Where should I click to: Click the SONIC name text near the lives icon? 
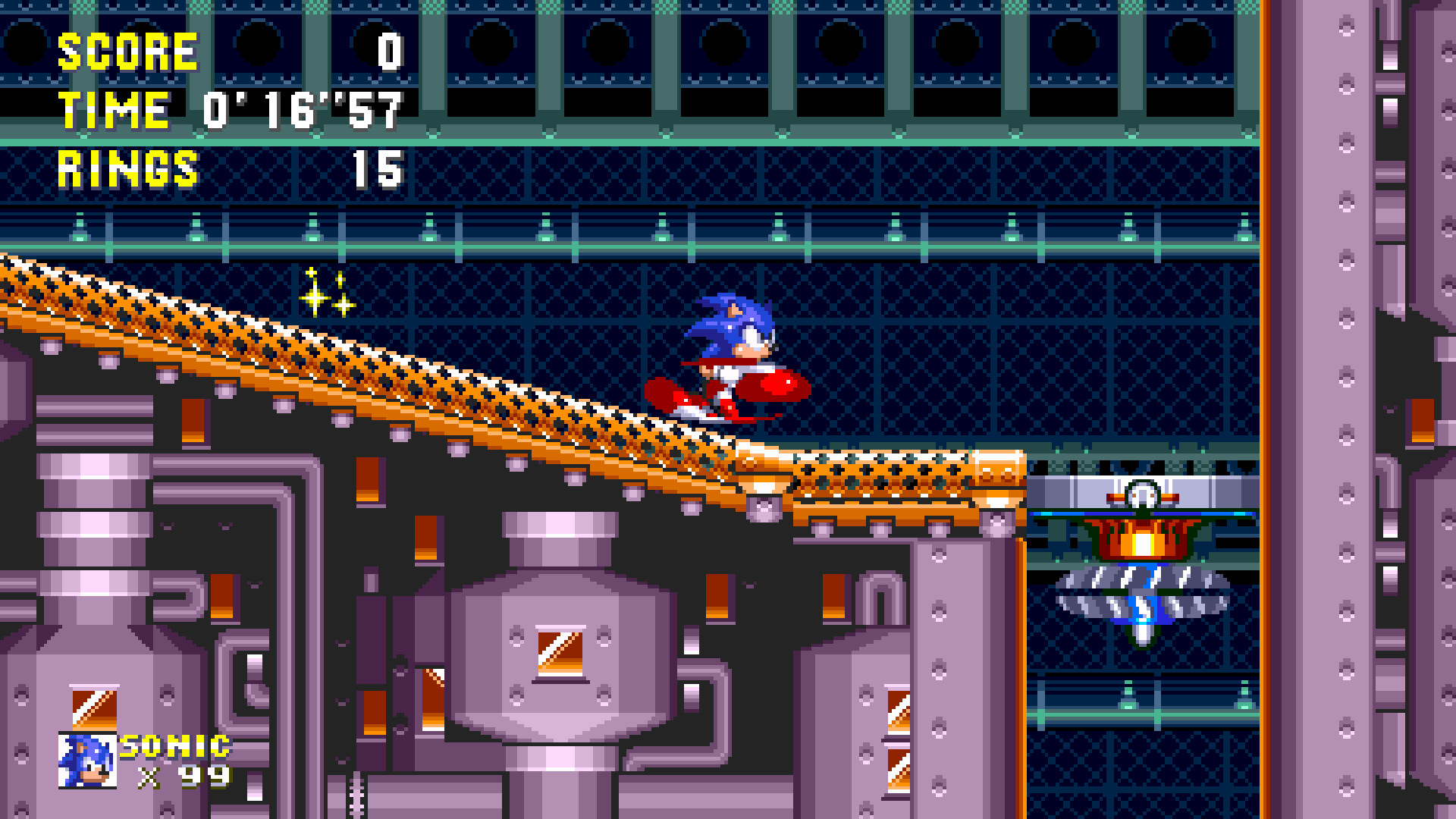173,747
